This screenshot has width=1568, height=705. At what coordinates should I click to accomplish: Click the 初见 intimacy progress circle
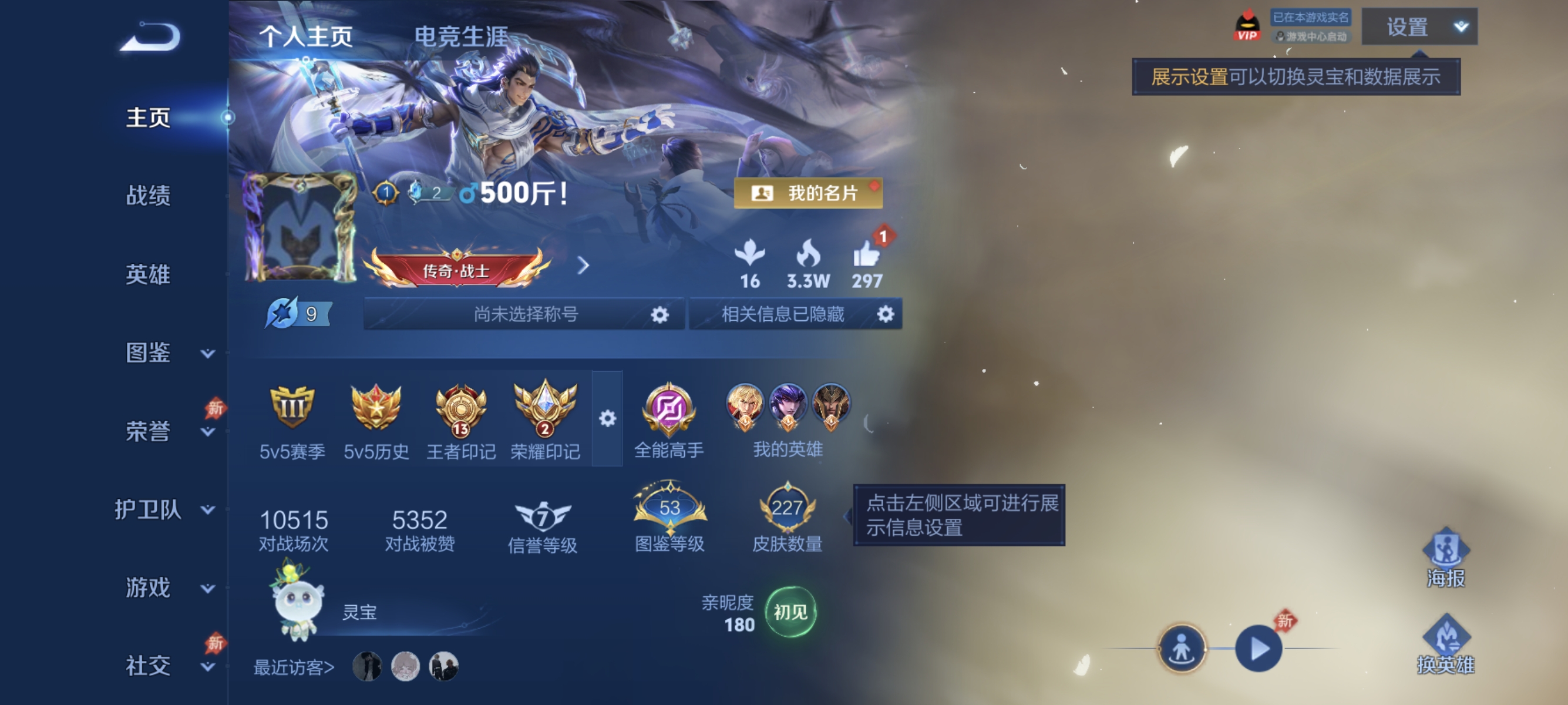click(x=791, y=612)
